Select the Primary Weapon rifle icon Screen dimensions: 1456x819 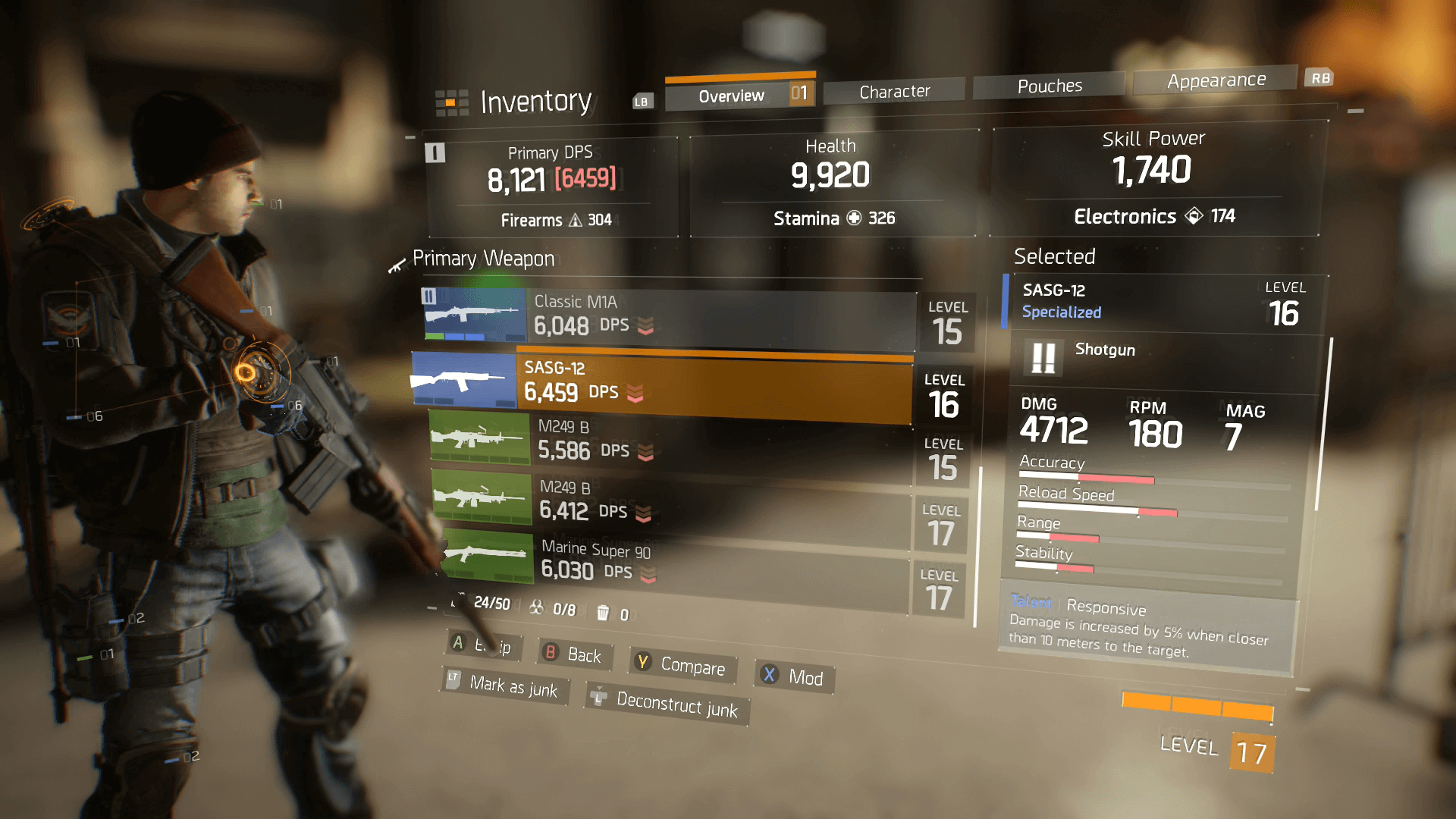point(397,266)
